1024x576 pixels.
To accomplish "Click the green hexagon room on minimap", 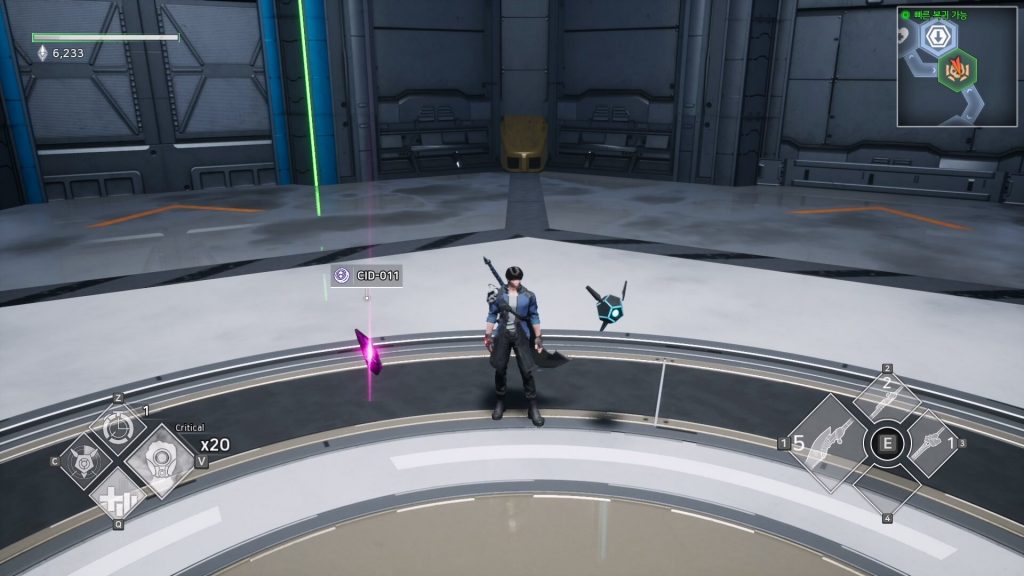I will coord(957,69).
